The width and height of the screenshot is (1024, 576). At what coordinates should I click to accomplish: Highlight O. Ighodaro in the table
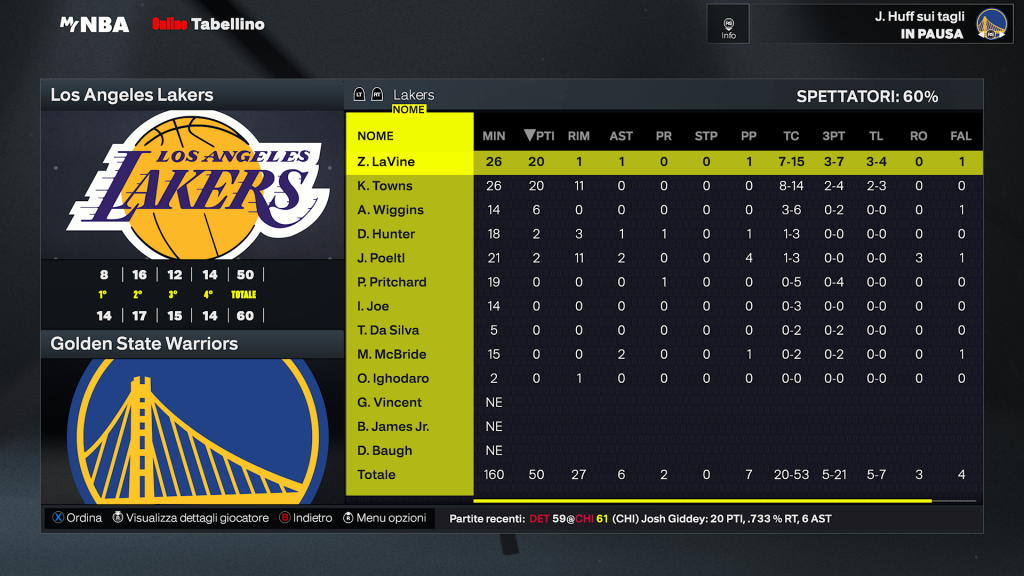(x=393, y=378)
